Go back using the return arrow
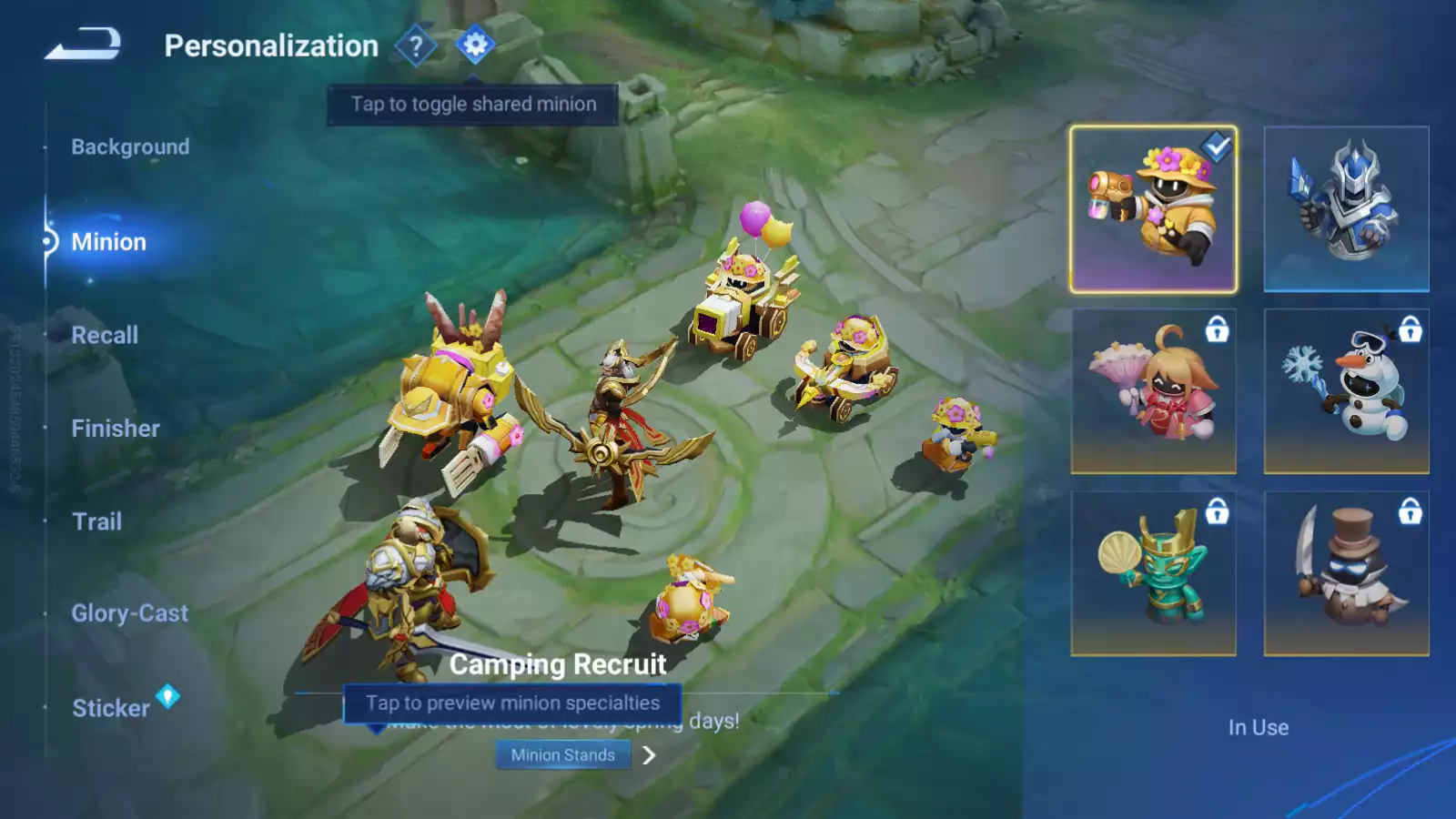 (83, 44)
